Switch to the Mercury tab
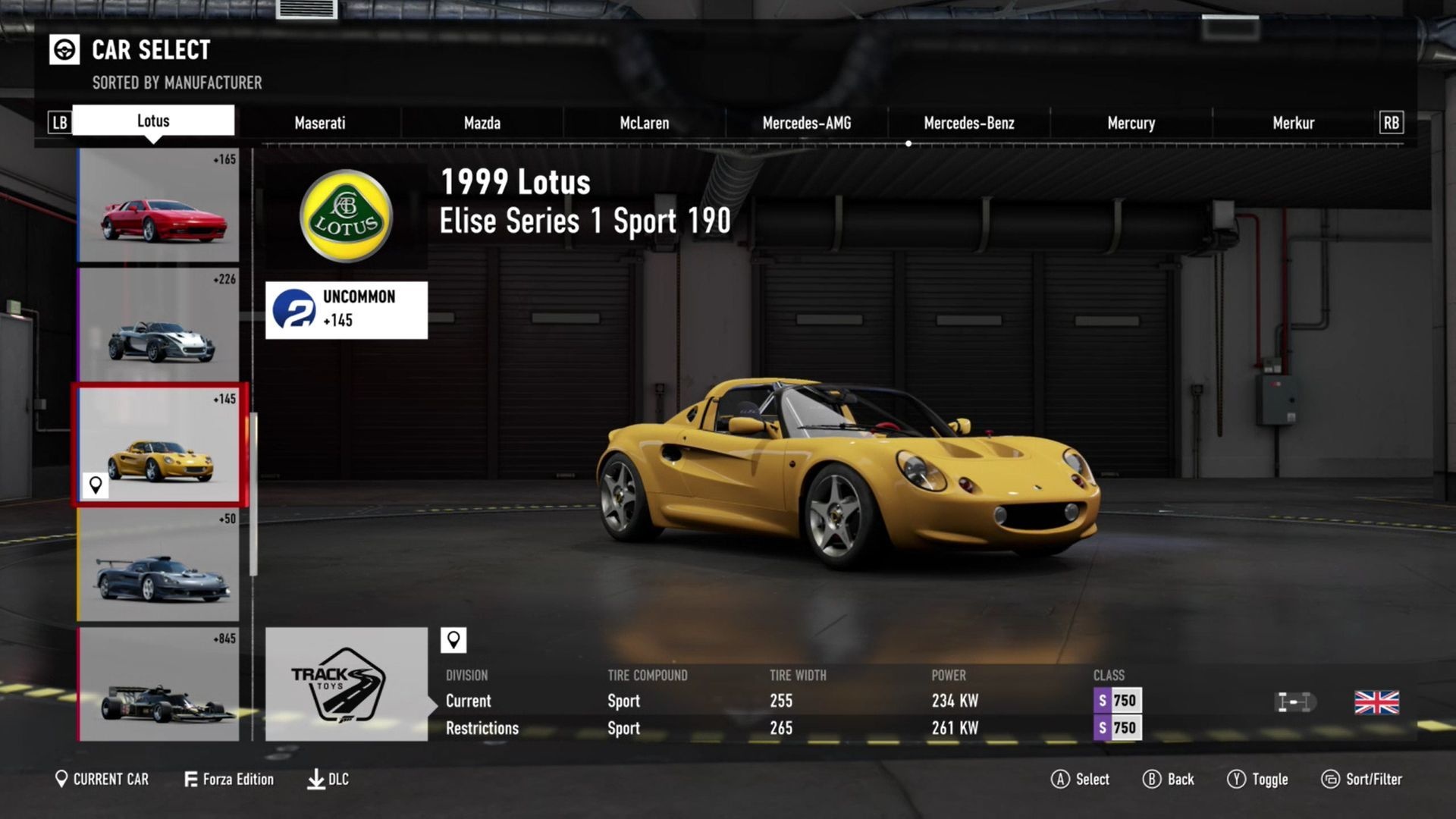The width and height of the screenshot is (1456, 819). (x=1131, y=123)
